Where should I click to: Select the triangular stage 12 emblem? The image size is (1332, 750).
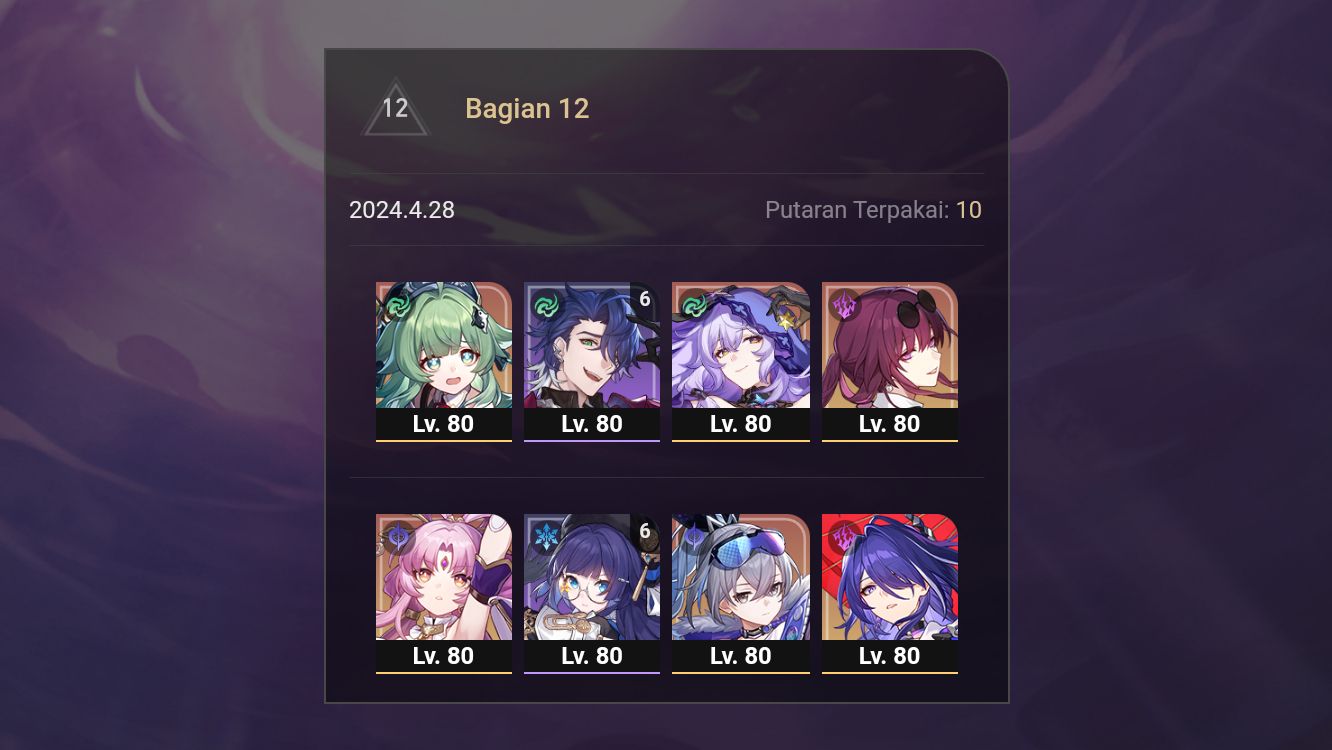click(395, 107)
